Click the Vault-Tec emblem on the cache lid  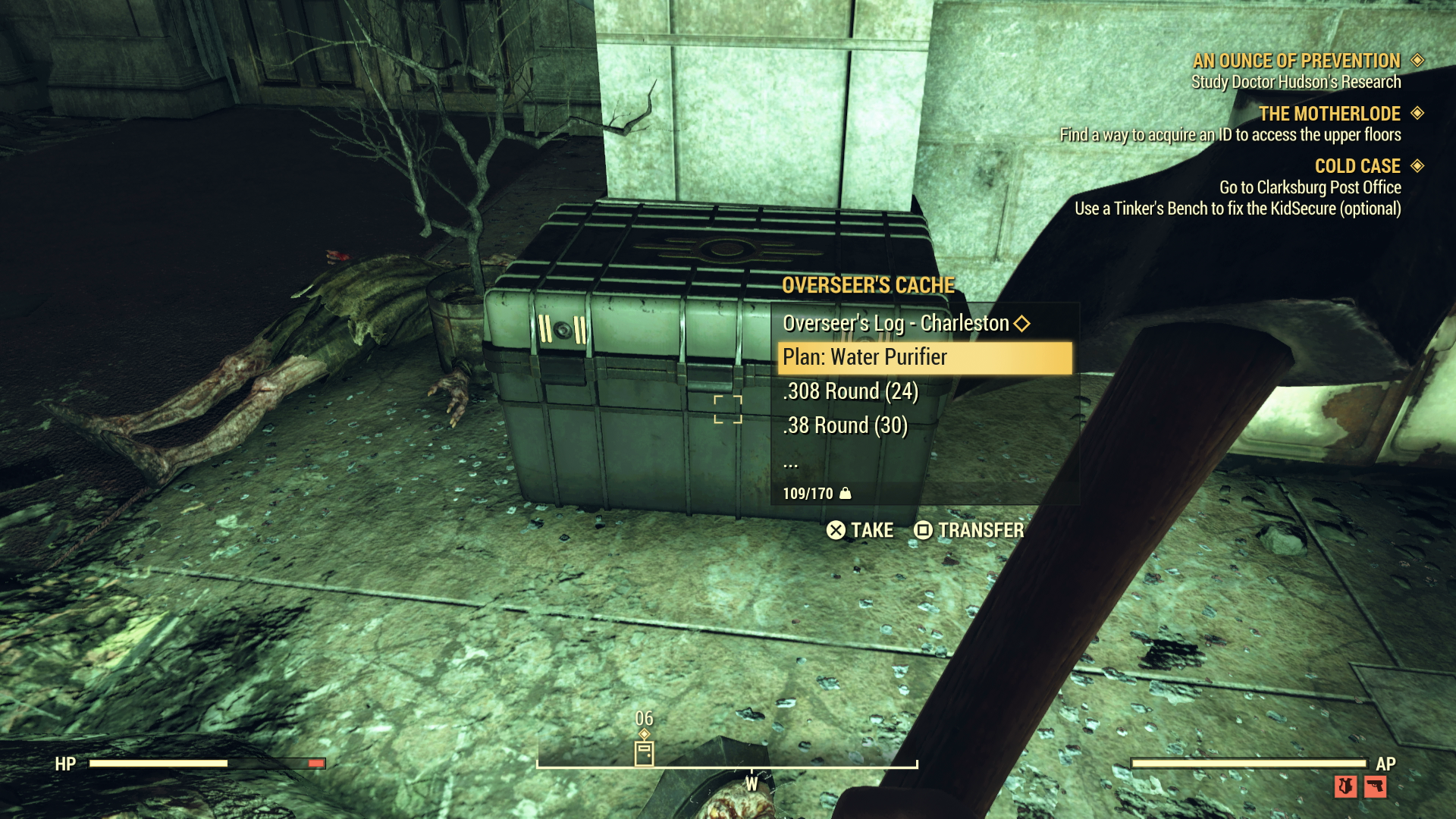(726, 249)
